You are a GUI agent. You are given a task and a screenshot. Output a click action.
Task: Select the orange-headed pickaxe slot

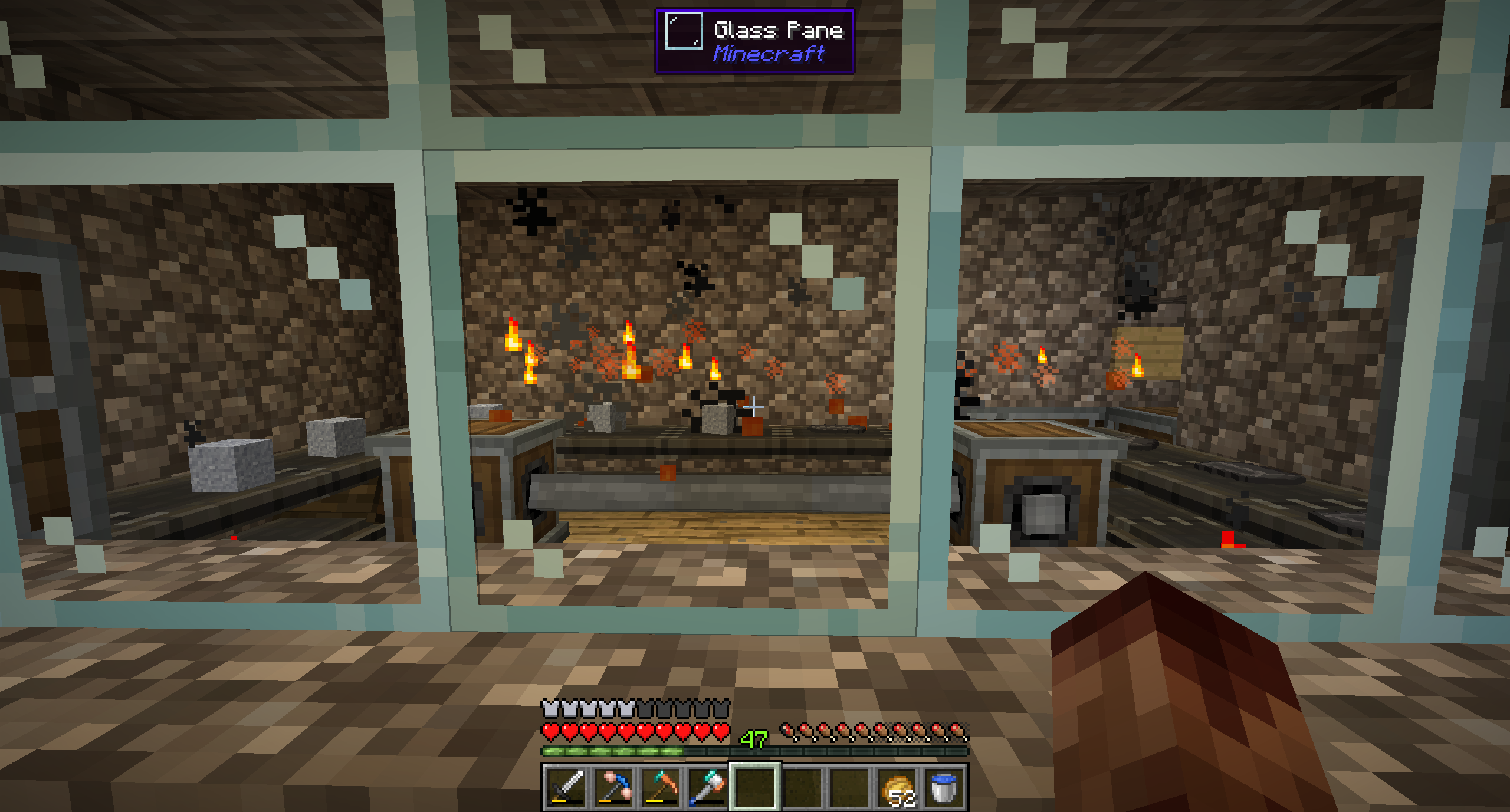(661, 787)
